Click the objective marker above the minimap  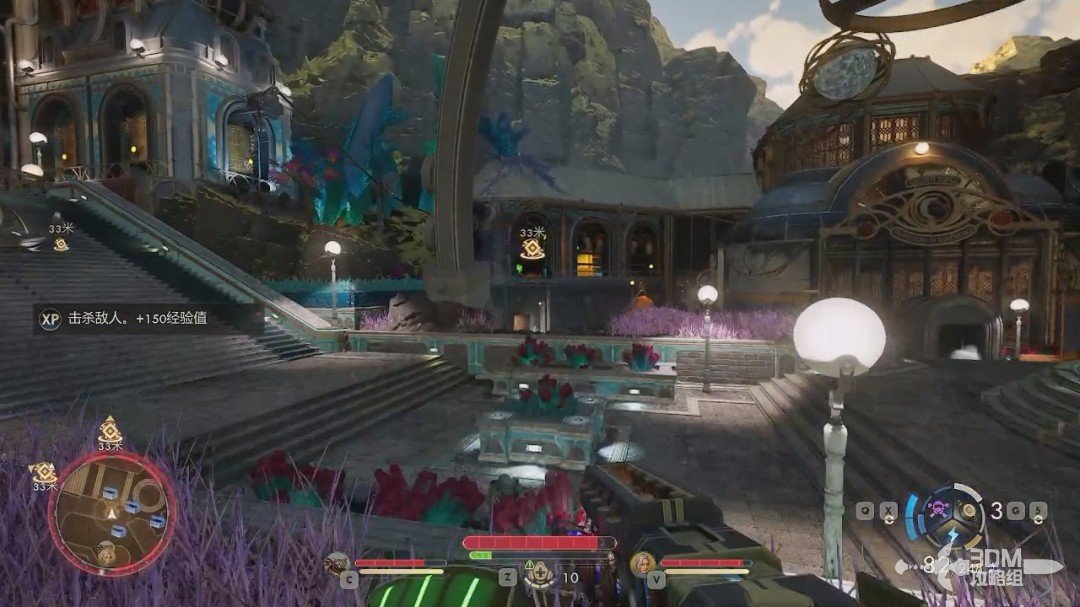tap(110, 430)
